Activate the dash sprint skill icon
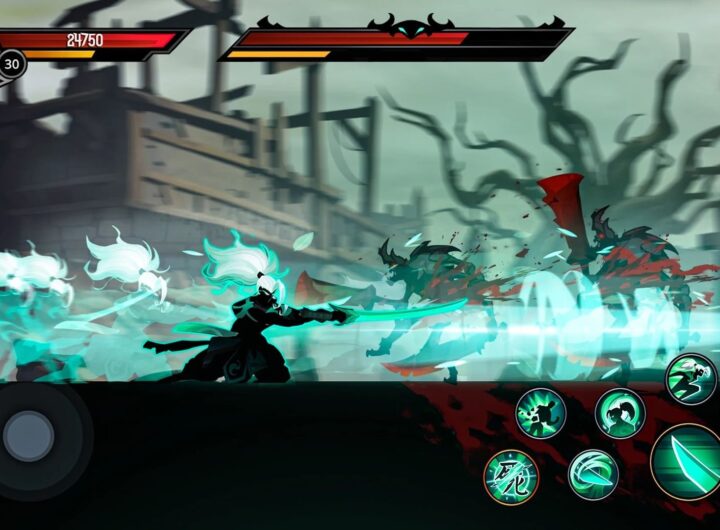 [690, 379]
